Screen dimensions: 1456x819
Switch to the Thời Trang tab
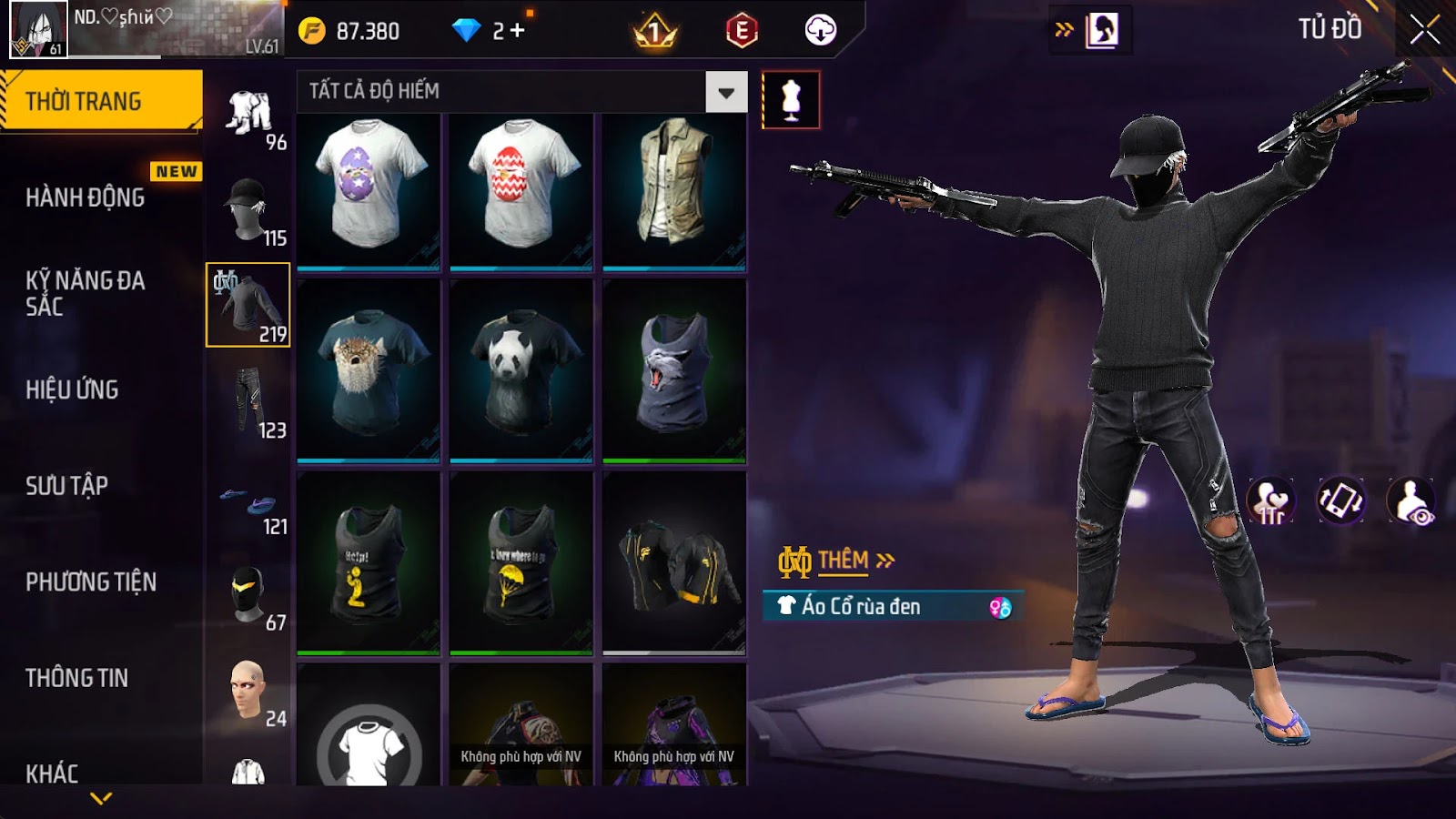tap(100, 101)
